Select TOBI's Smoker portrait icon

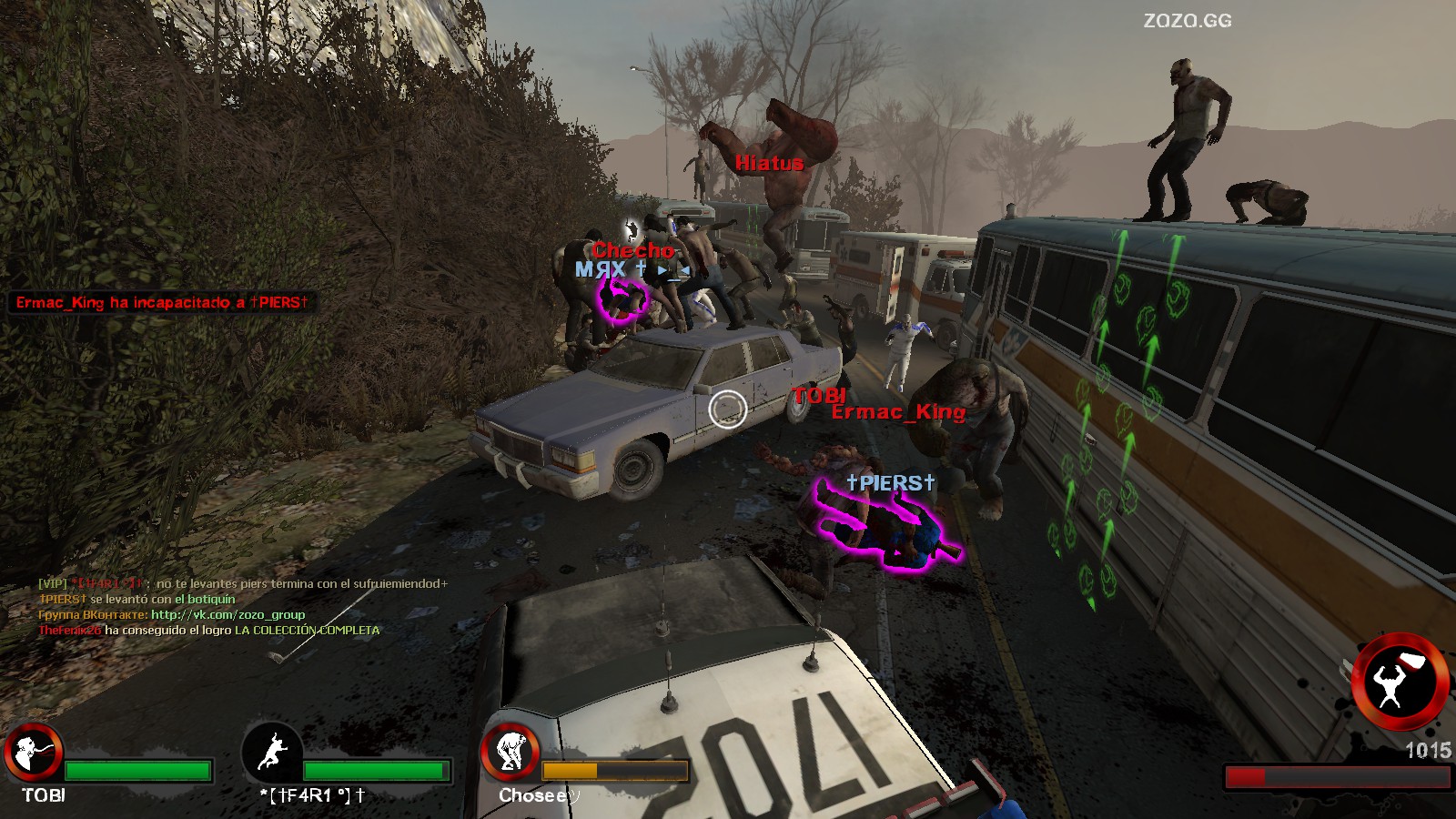point(34,753)
